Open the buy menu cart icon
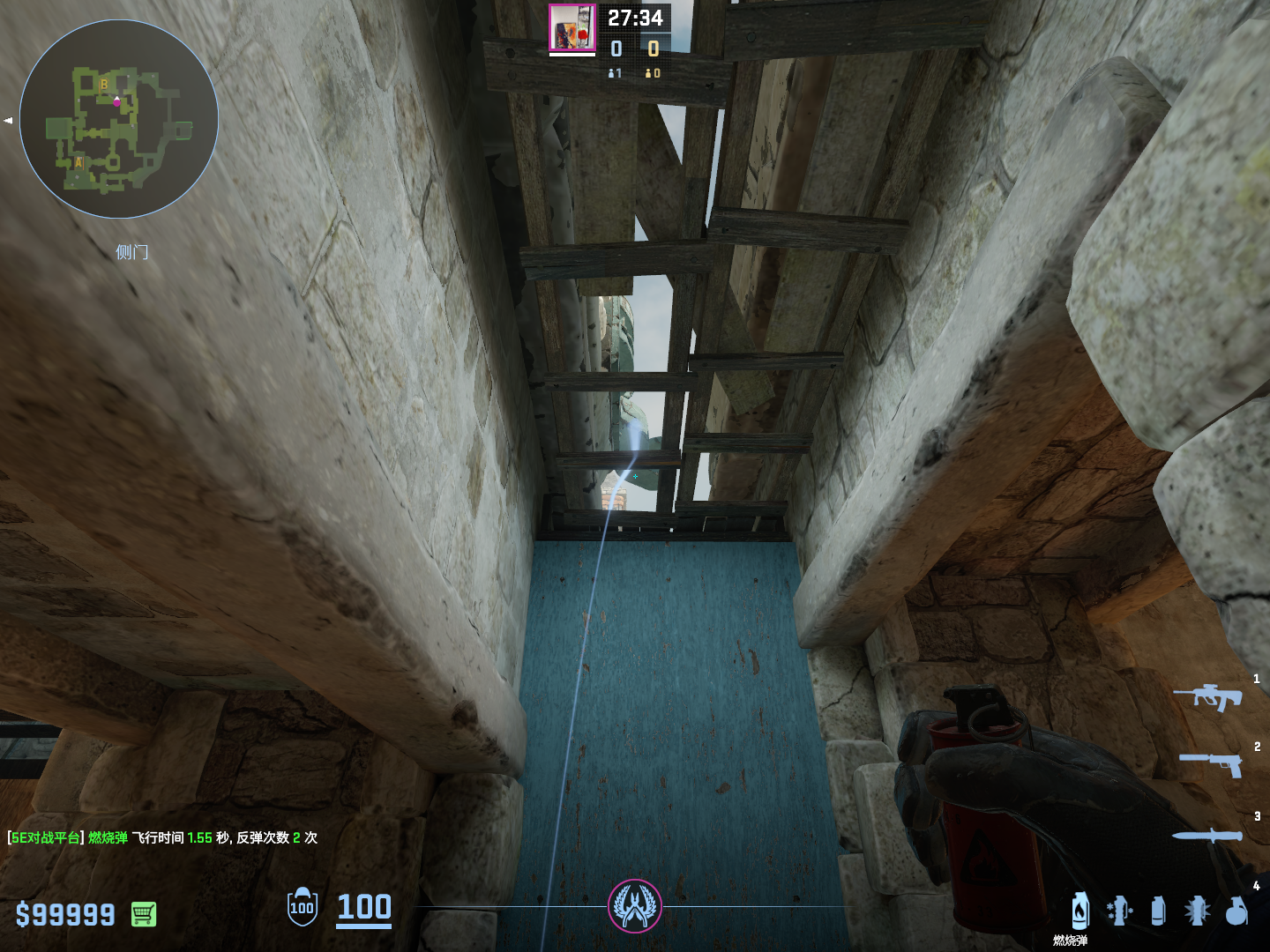Viewport: 1270px width, 952px height. 144,914
